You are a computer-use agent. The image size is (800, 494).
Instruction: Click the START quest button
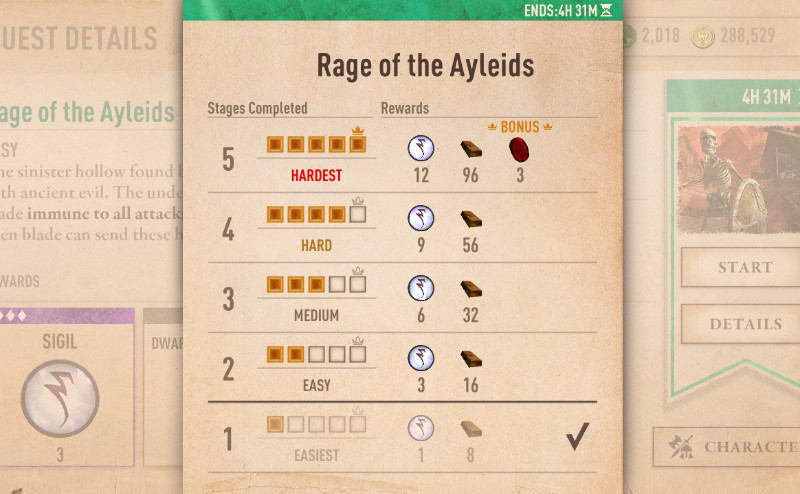(744, 267)
